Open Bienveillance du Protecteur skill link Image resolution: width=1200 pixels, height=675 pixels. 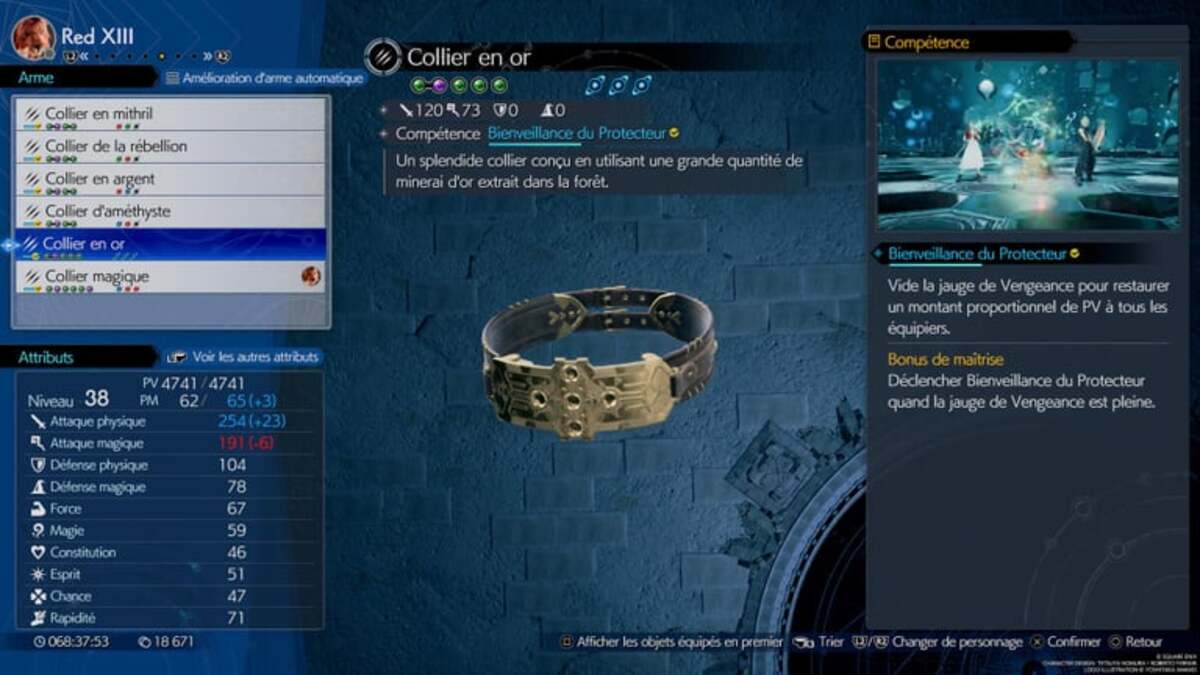577,134
